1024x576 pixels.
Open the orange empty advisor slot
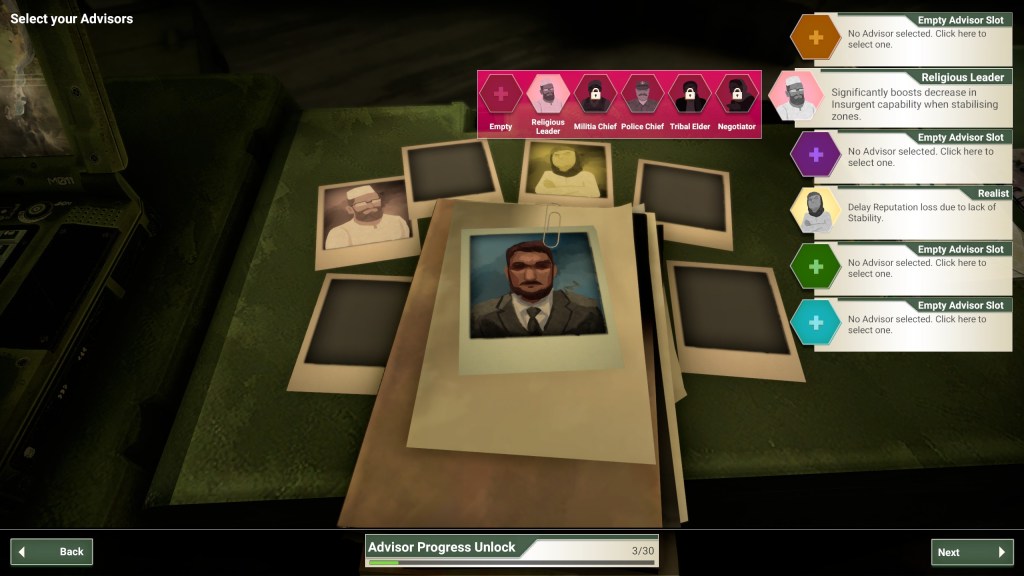pos(903,39)
